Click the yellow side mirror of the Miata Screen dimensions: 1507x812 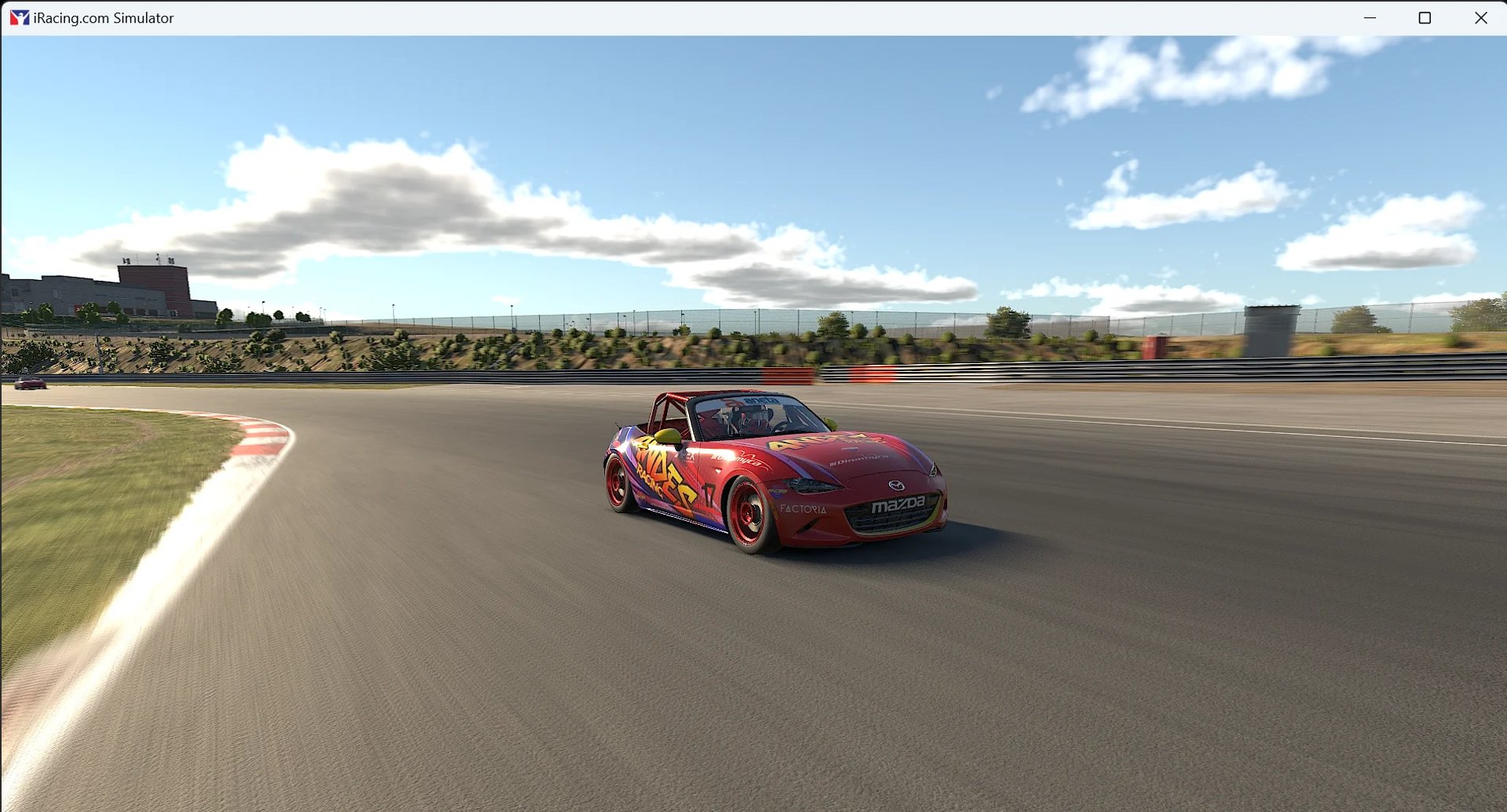click(x=670, y=435)
